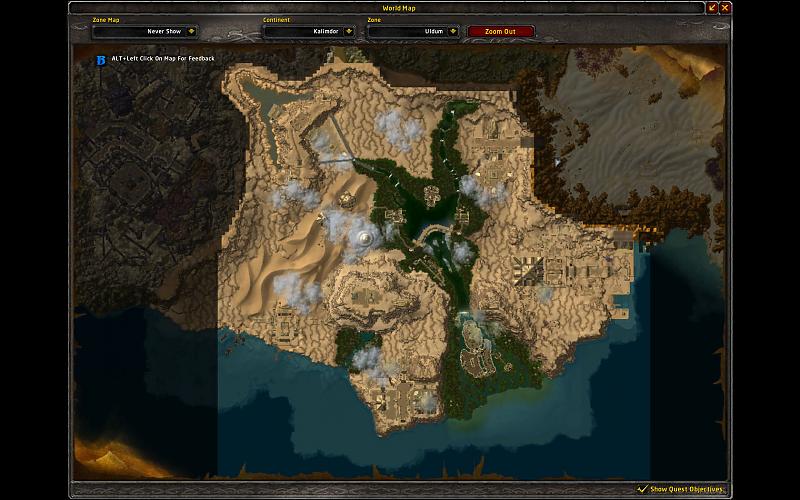Toggle the Show Quest Objectives checkbox
800x500 pixels.
point(642,489)
